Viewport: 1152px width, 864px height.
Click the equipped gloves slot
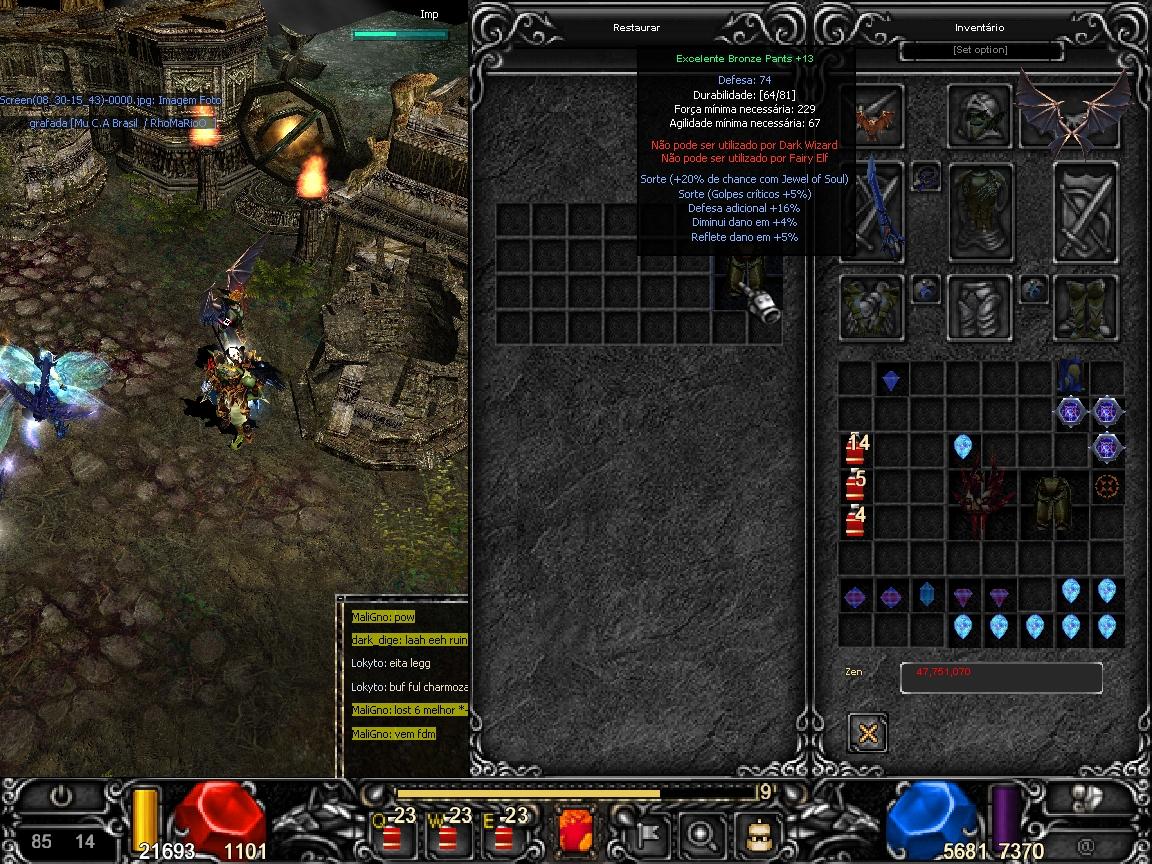coord(871,306)
